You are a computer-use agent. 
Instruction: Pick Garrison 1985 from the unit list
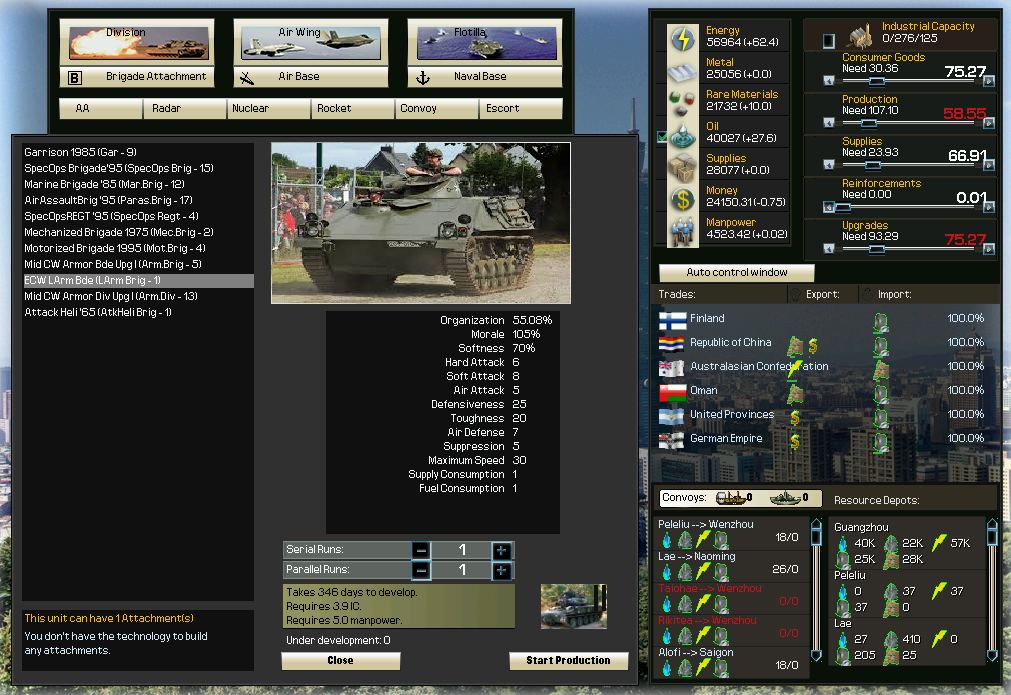click(x=81, y=152)
